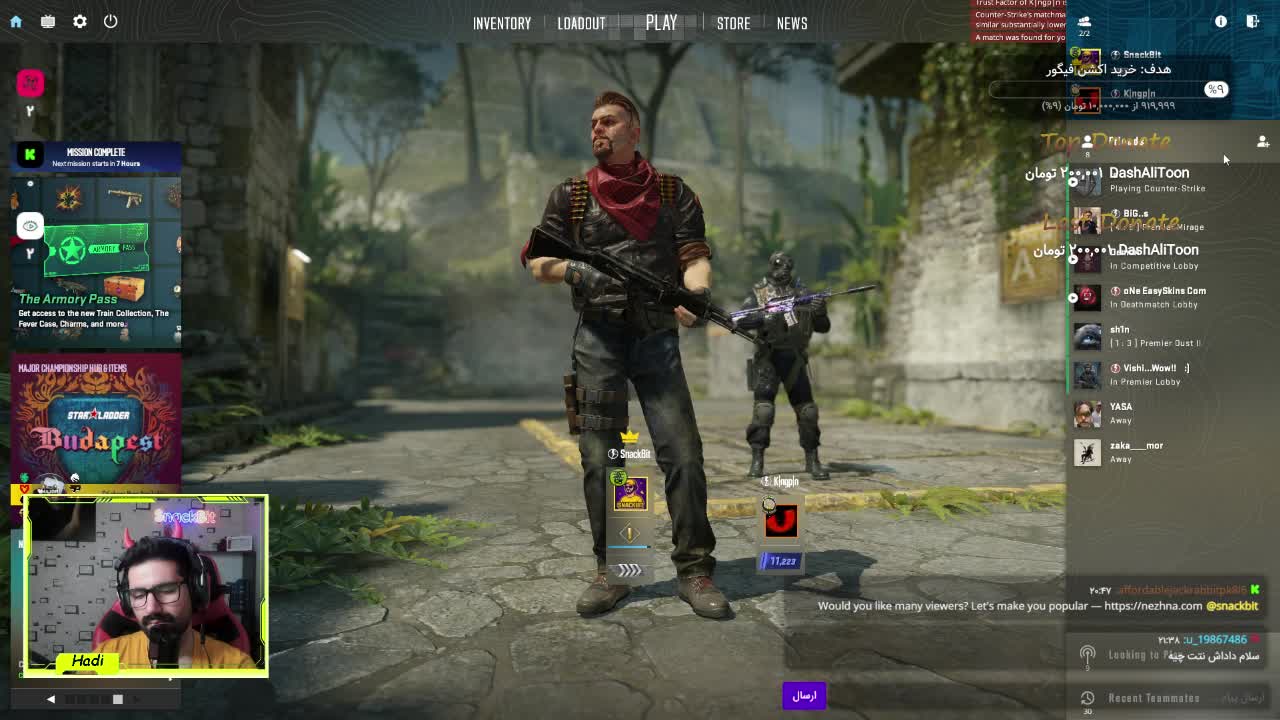Screen dimensions: 1280x720
Task: Go to the Play menu
Action: point(661,23)
